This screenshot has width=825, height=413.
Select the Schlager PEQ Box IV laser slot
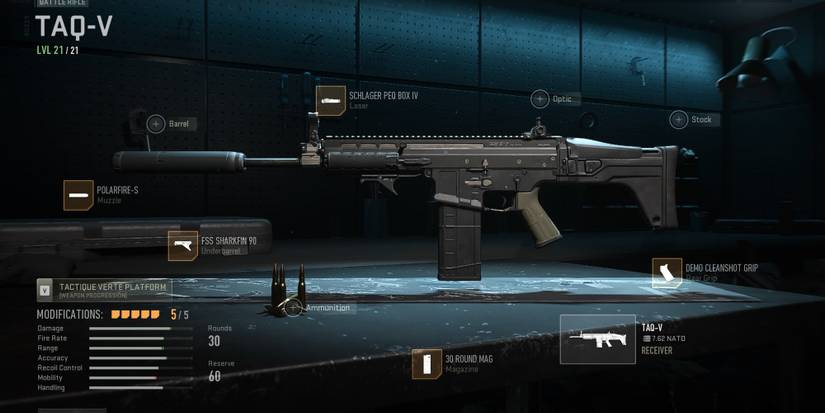[331, 100]
